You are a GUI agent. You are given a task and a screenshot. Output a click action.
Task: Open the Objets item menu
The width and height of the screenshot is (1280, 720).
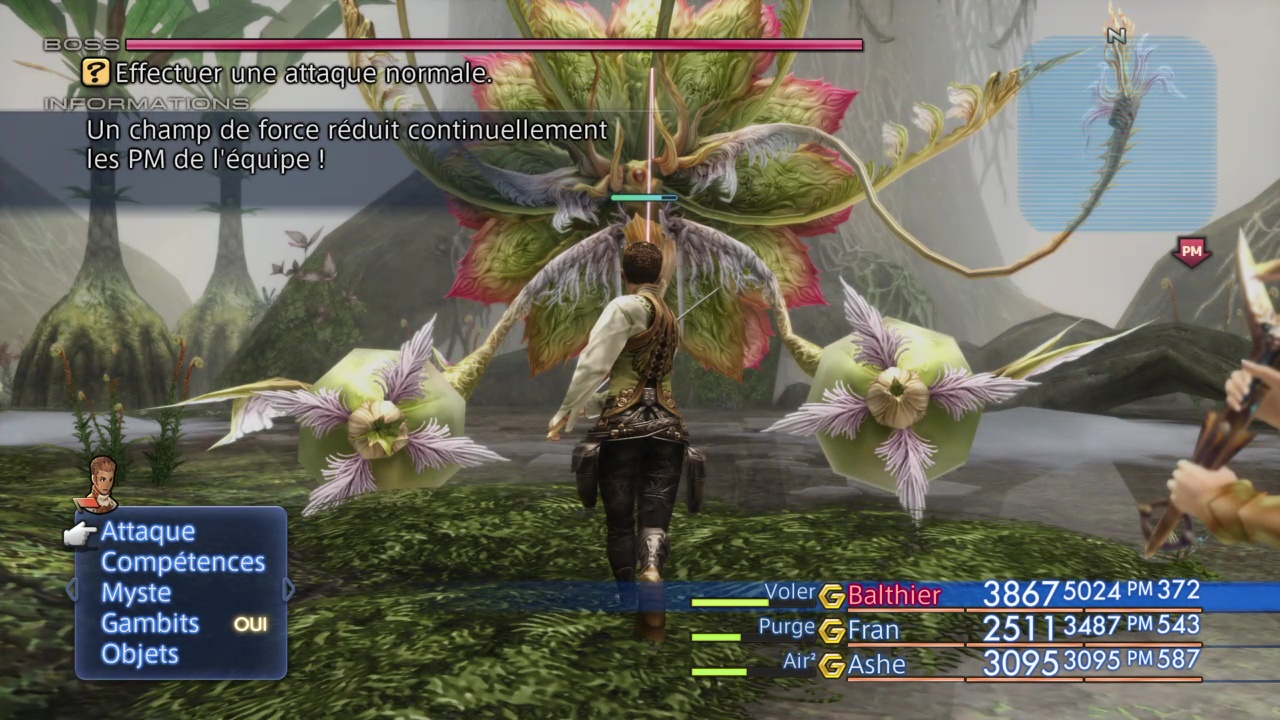140,654
